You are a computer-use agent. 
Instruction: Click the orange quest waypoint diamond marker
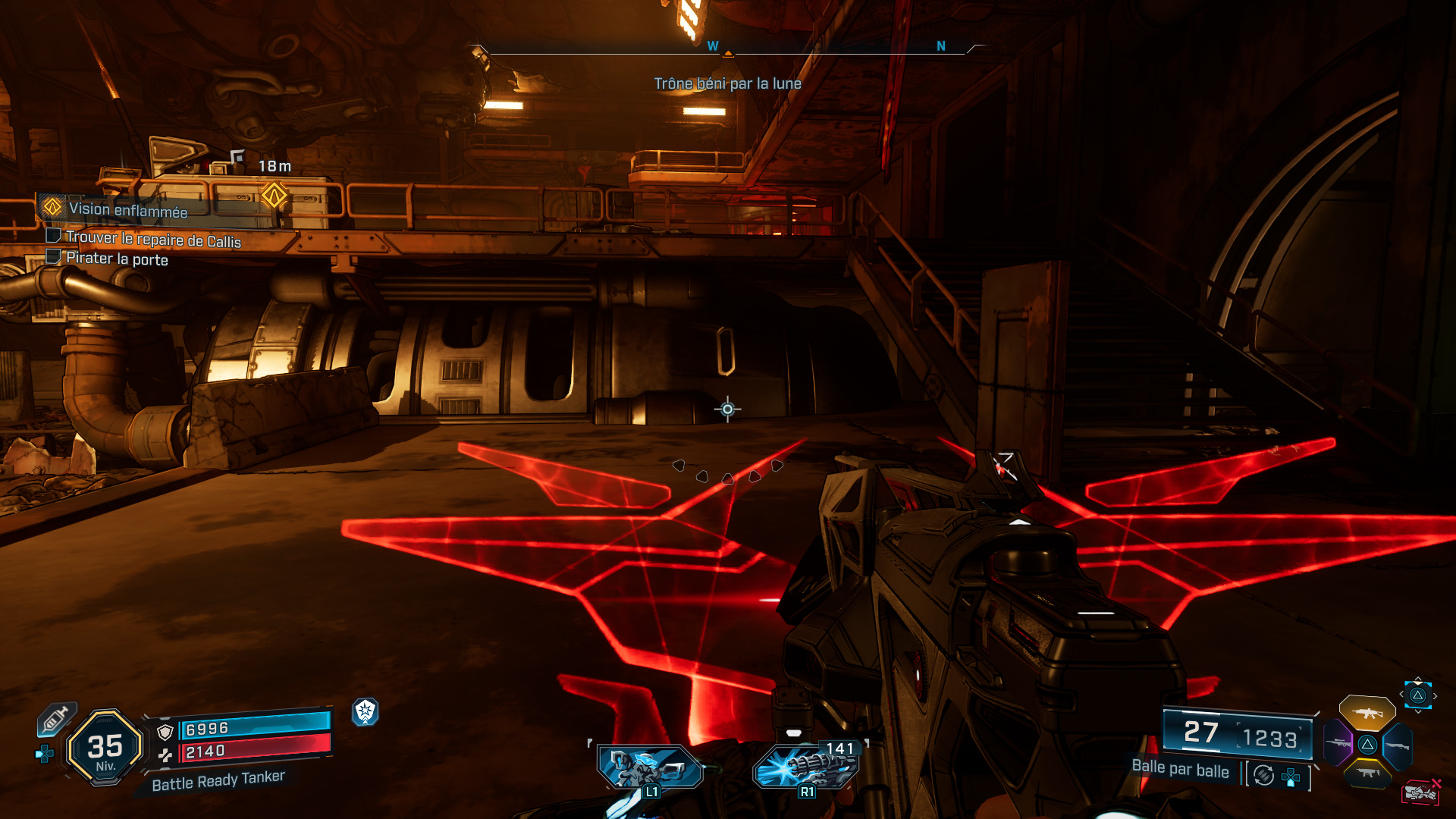click(274, 195)
